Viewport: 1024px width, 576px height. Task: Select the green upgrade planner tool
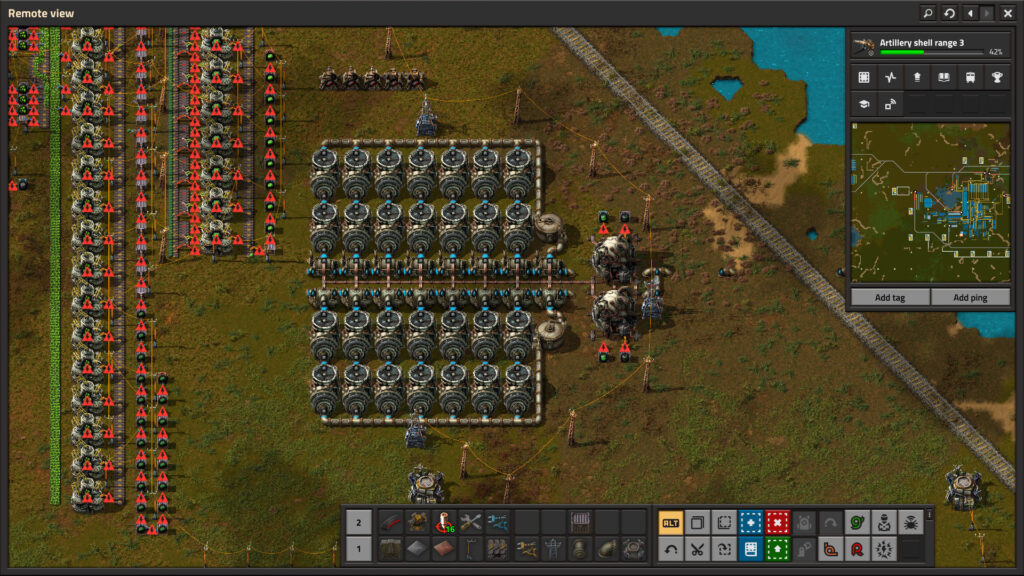pyautogui.click(x=777, y=548)
